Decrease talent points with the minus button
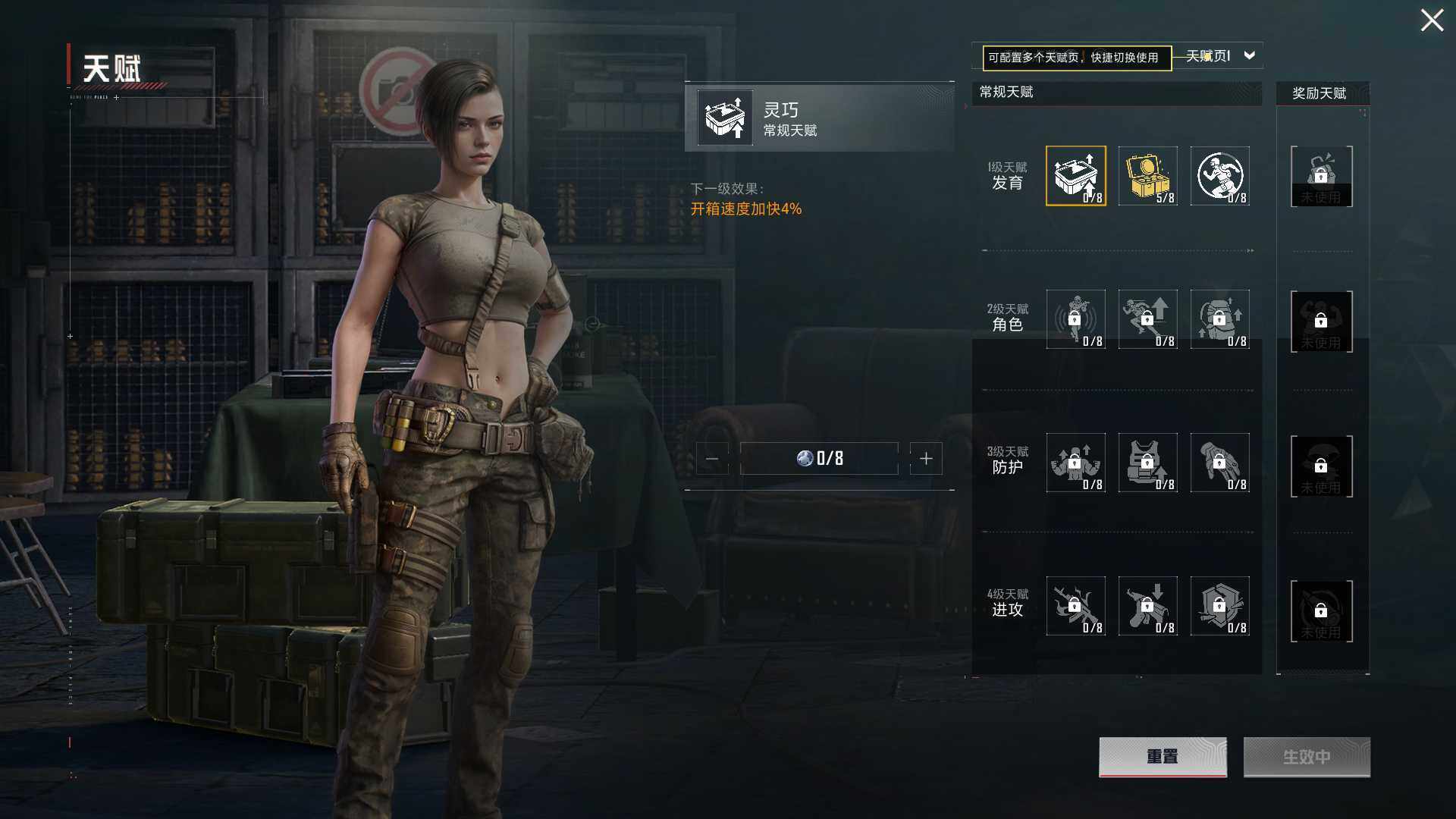The image size is (1456, 819). tap(712, 459)
